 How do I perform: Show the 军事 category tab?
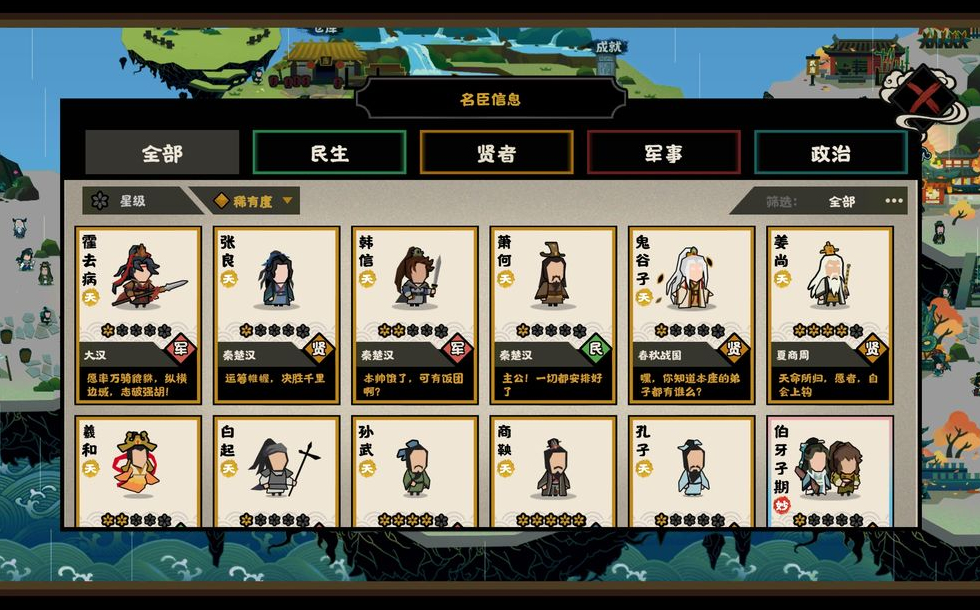tap(663, 153)
